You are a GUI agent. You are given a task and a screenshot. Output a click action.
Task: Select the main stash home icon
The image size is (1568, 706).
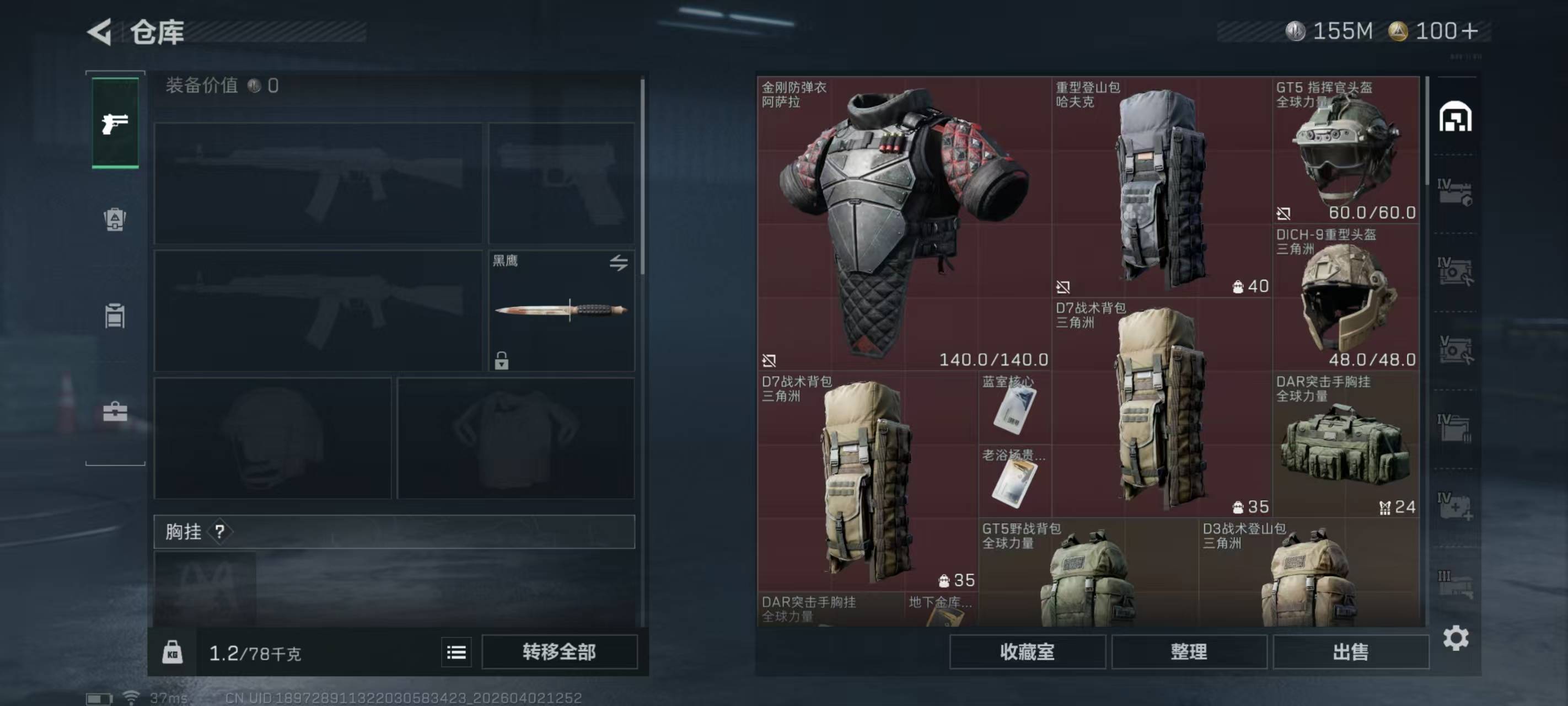(1455, 116)
